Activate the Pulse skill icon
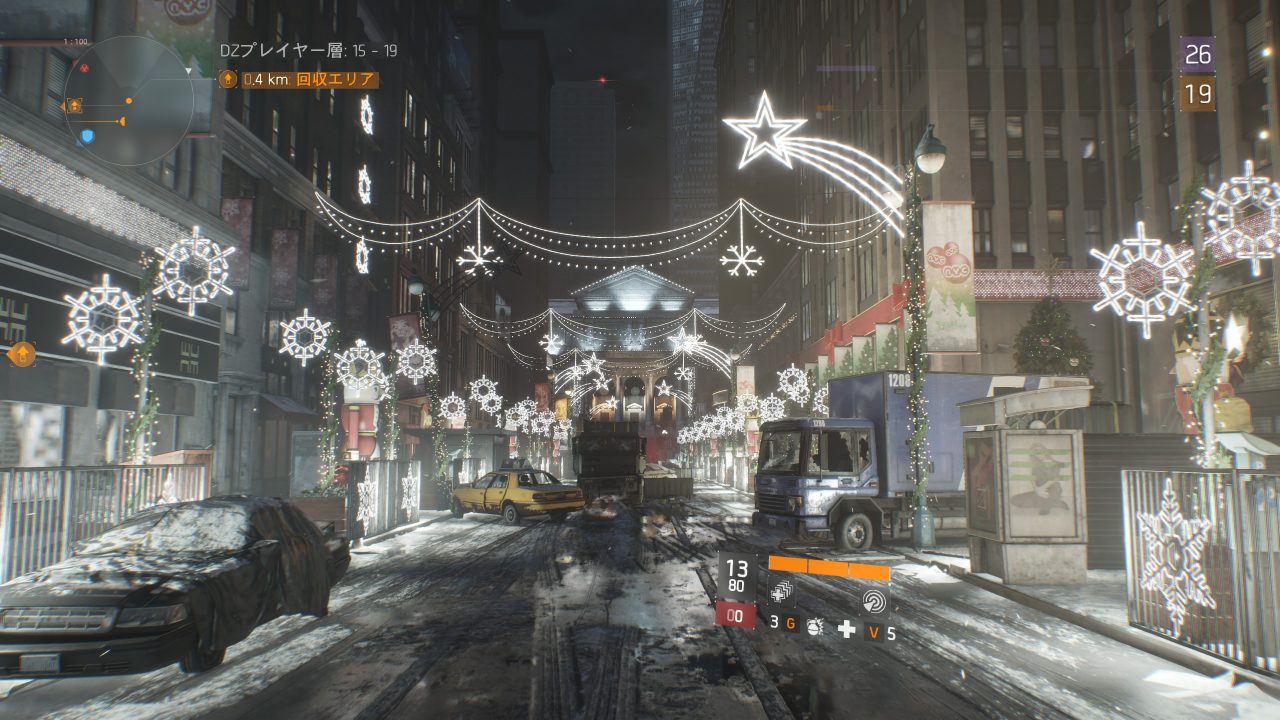 coord(874,602)
